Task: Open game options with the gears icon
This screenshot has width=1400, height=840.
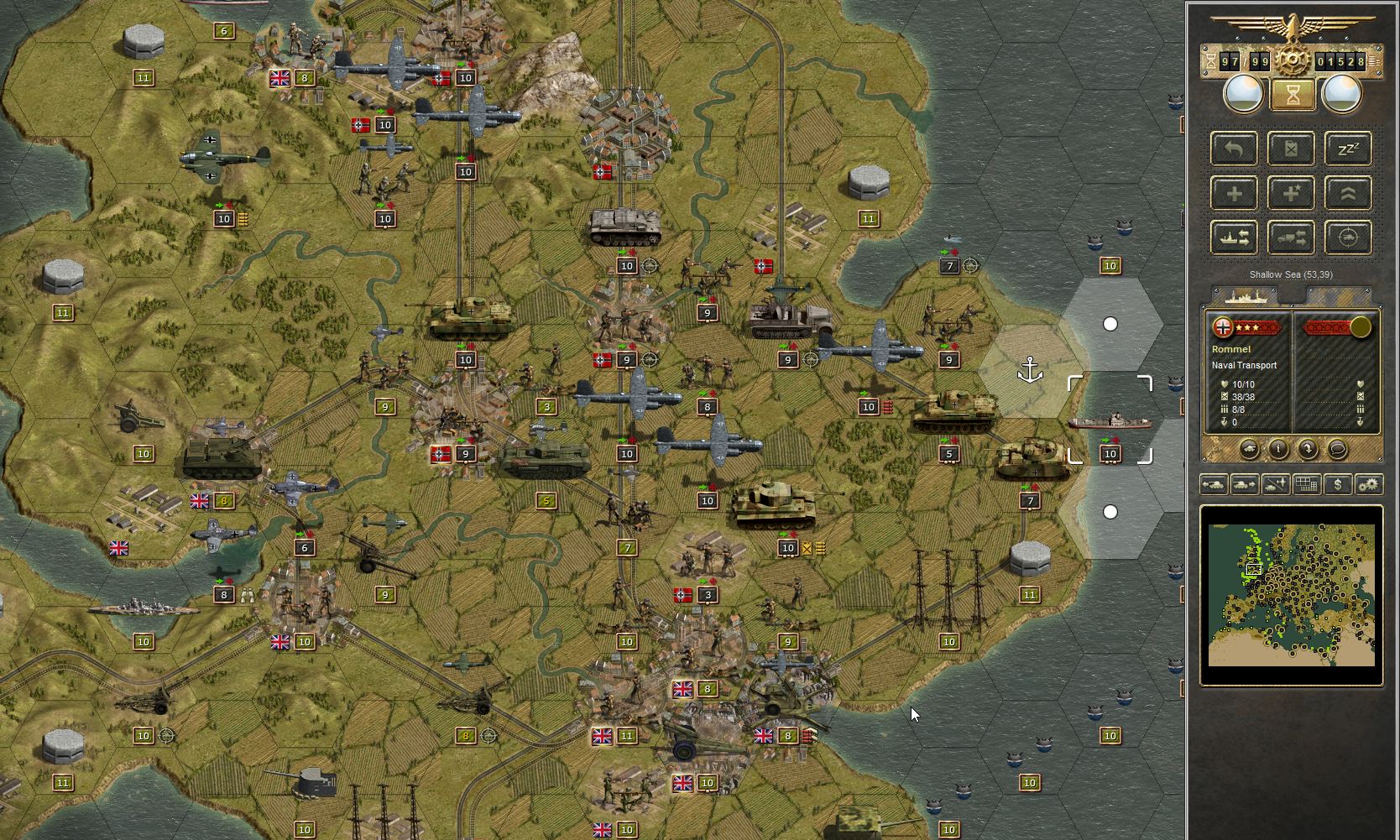Action: 1370,485
